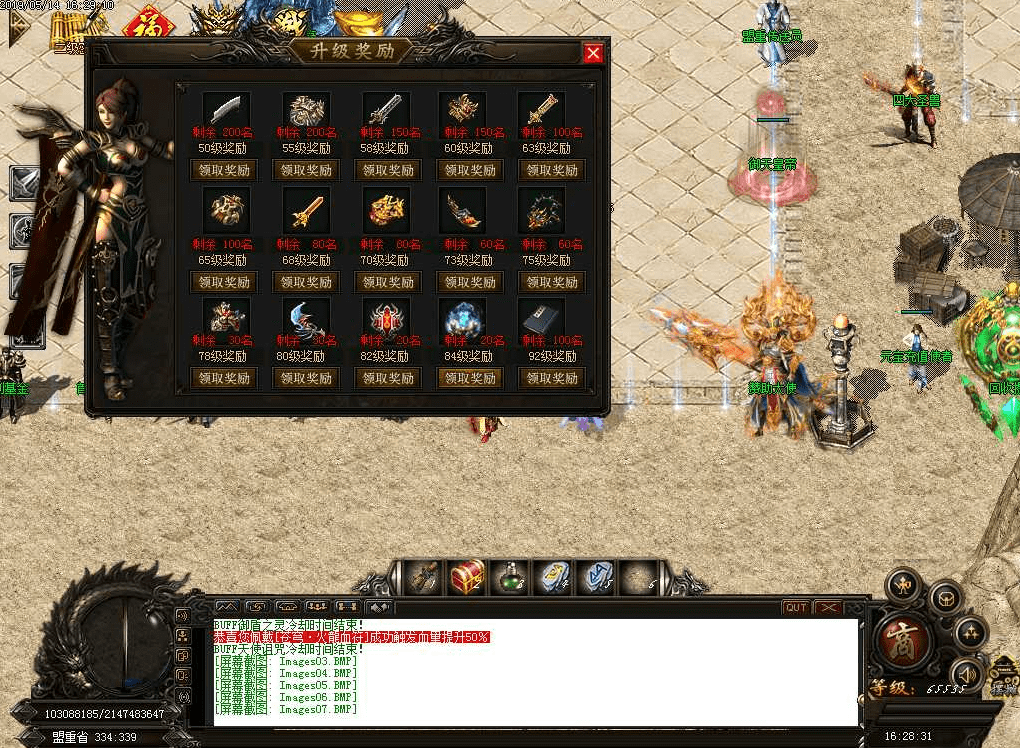Claim the 65级奖励 reward
Viewport: 1020px width, 748px height.
(x=223, y=282)
